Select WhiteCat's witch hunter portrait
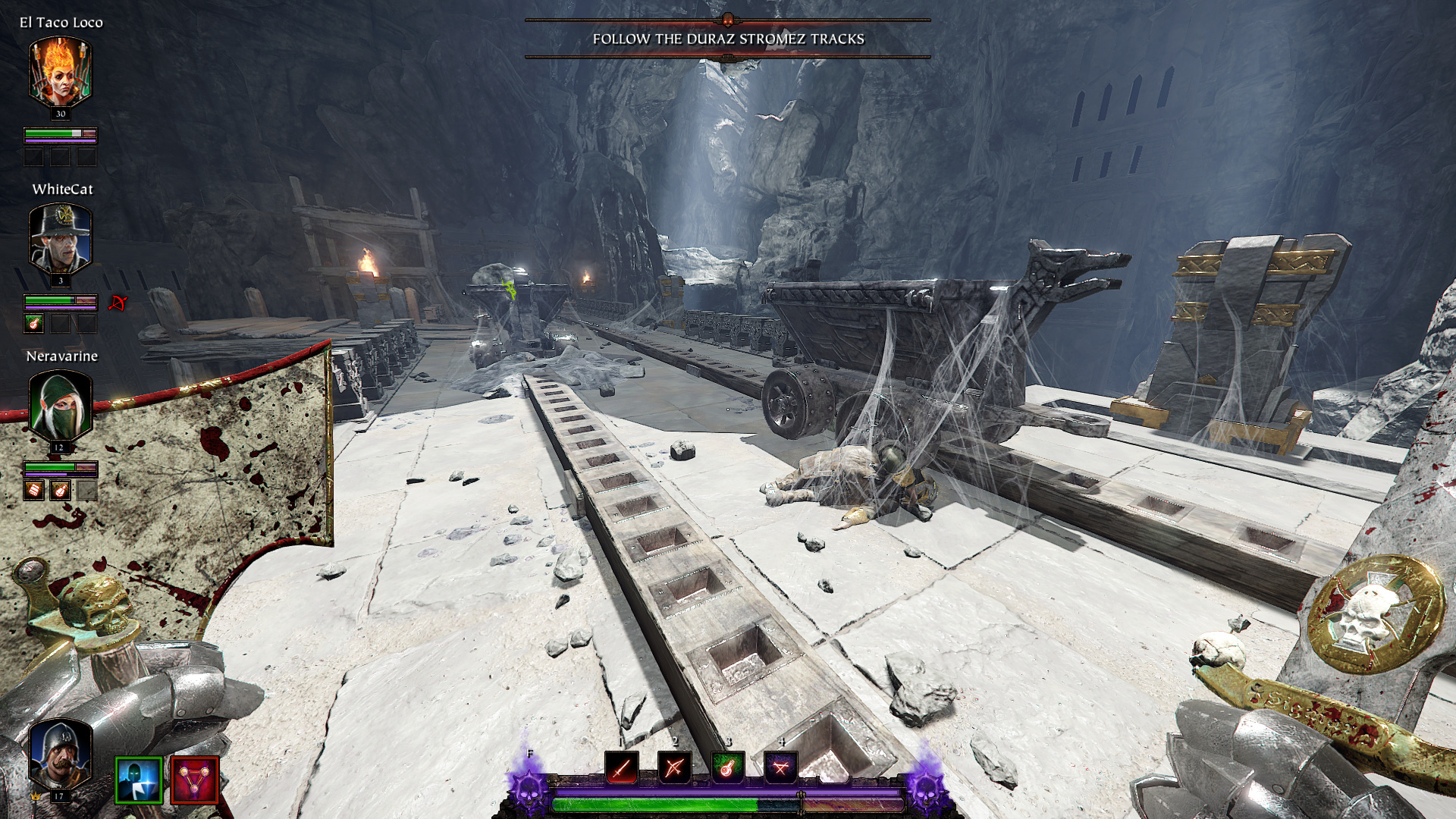This screenshot has width=1456, height=819. coord(60,239)
